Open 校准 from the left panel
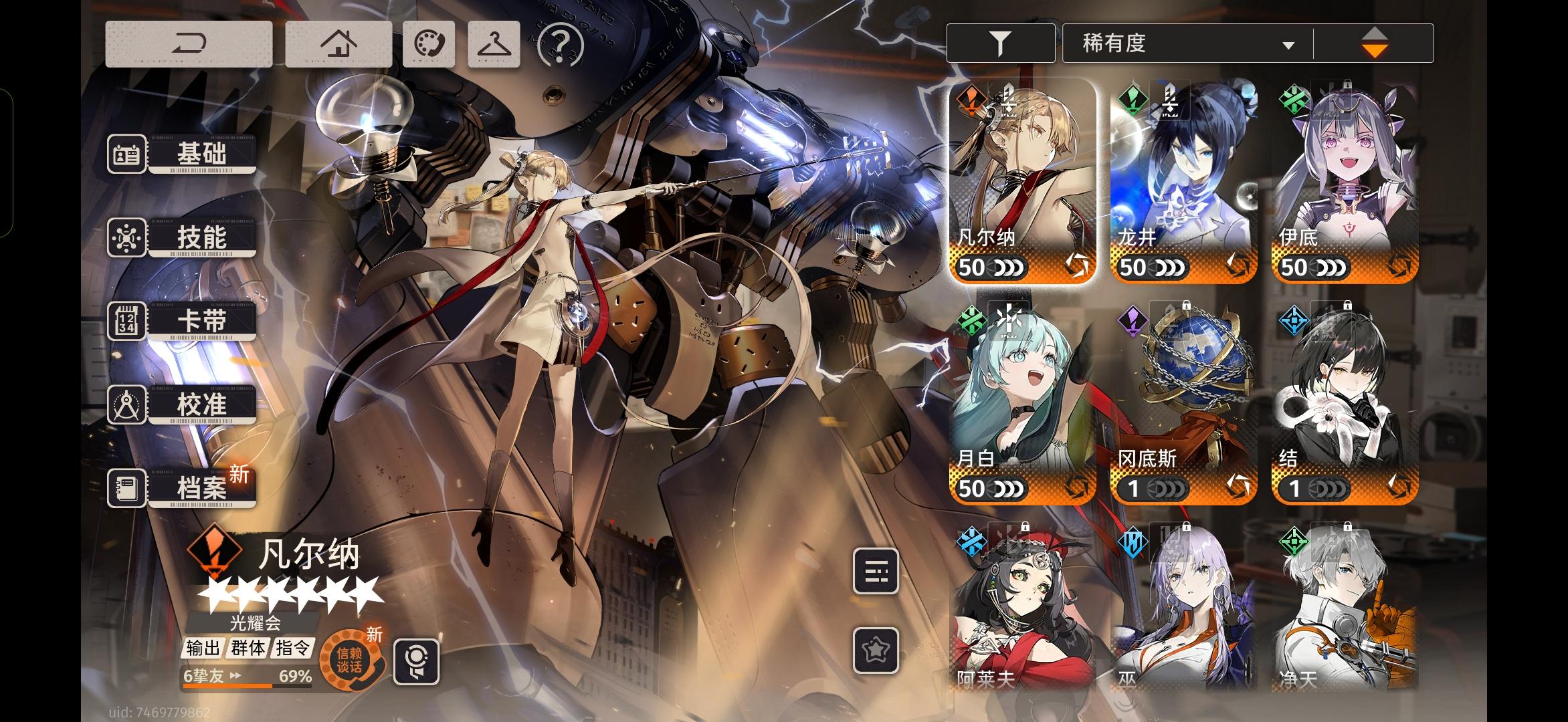The height and width of the screenshot is (722, 1568). click(200, 403)
